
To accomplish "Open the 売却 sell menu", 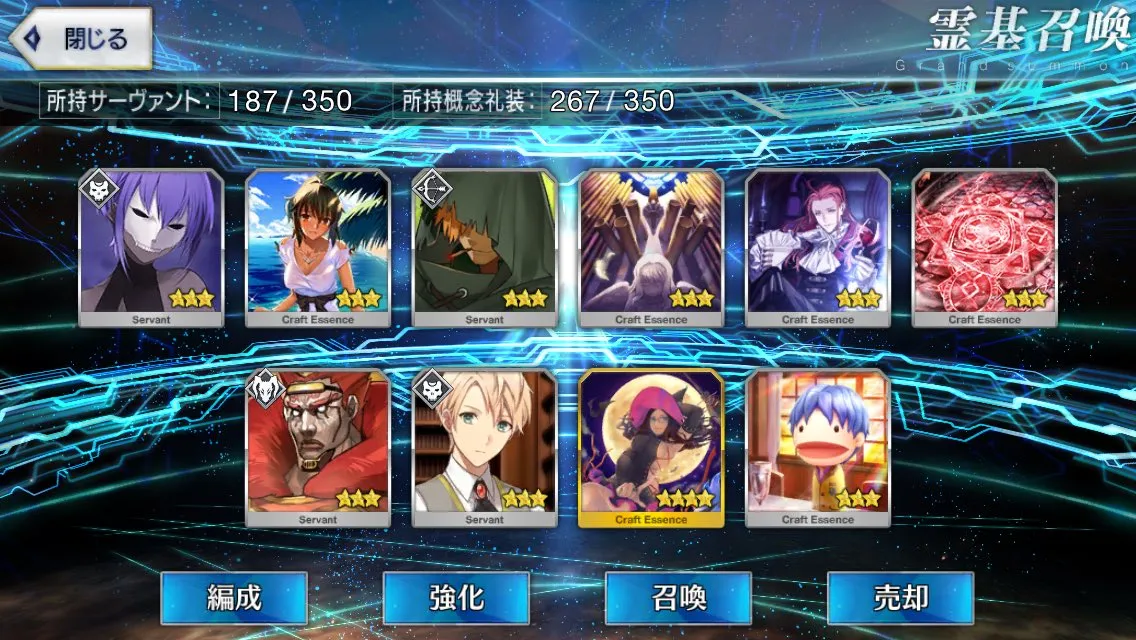I will [x=900, y=598].
